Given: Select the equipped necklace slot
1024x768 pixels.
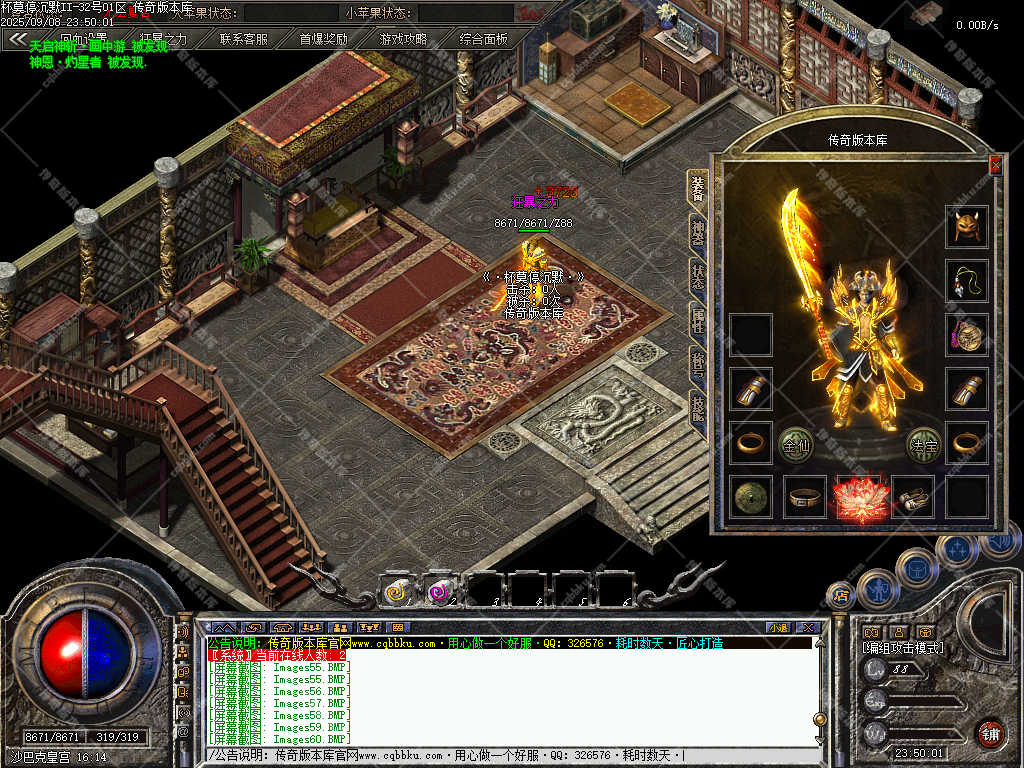Looking at the screenshot, I should tap(967, 281).
